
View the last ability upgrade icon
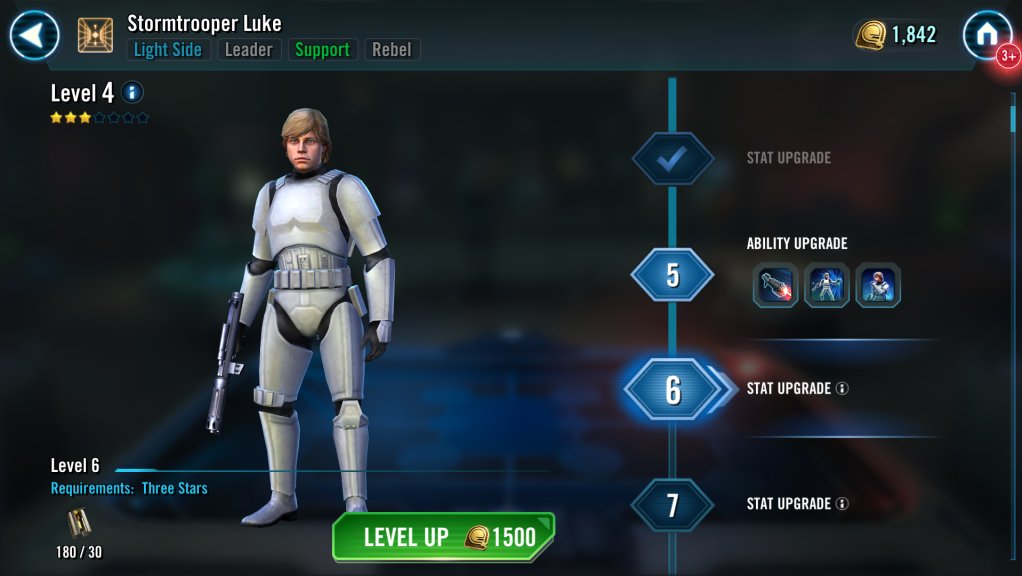pyautogui.click(x=878, y=285)
